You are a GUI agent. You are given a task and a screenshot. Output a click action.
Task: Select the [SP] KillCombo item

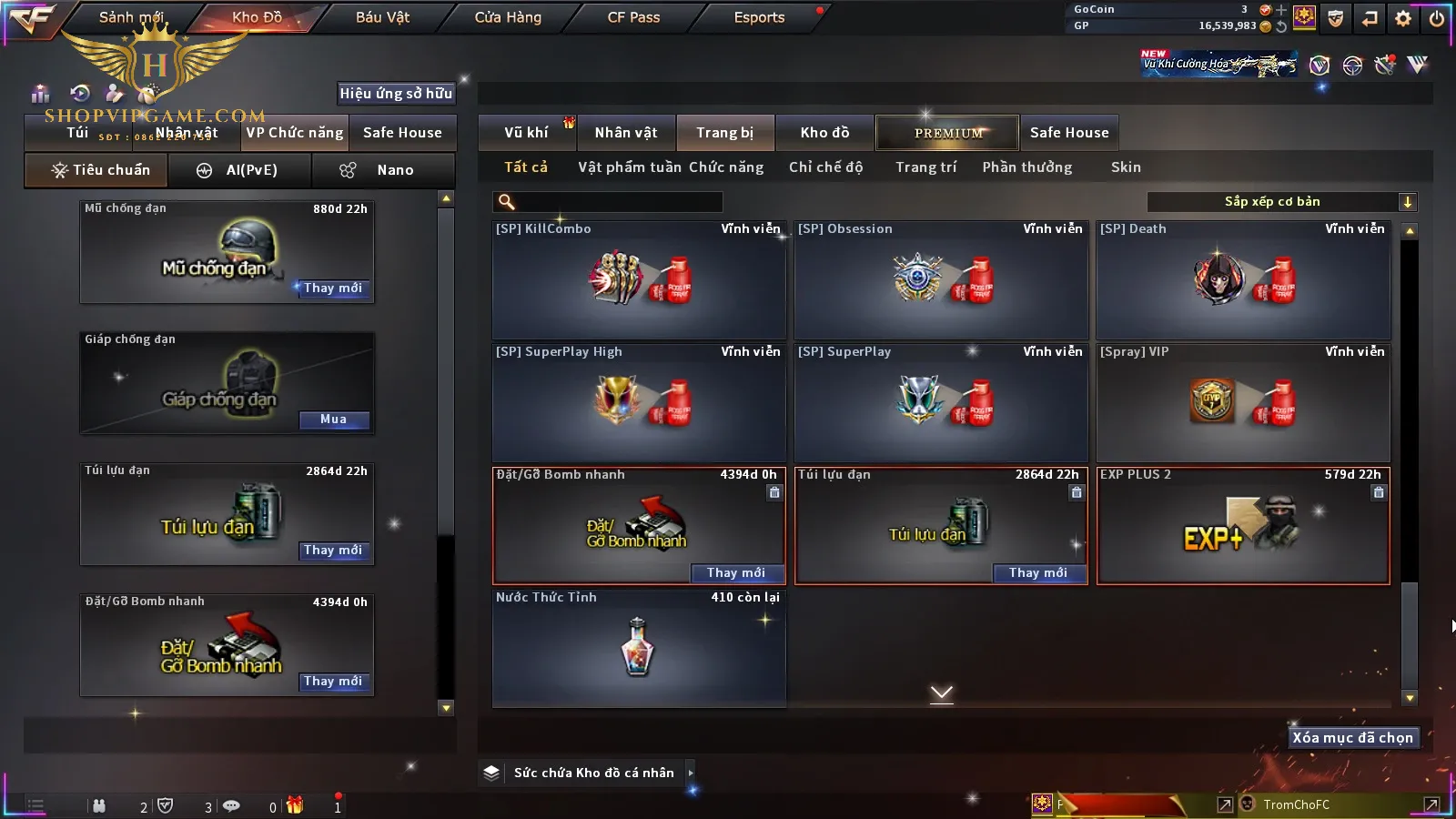pyautogui.click(x=639, y=280)
